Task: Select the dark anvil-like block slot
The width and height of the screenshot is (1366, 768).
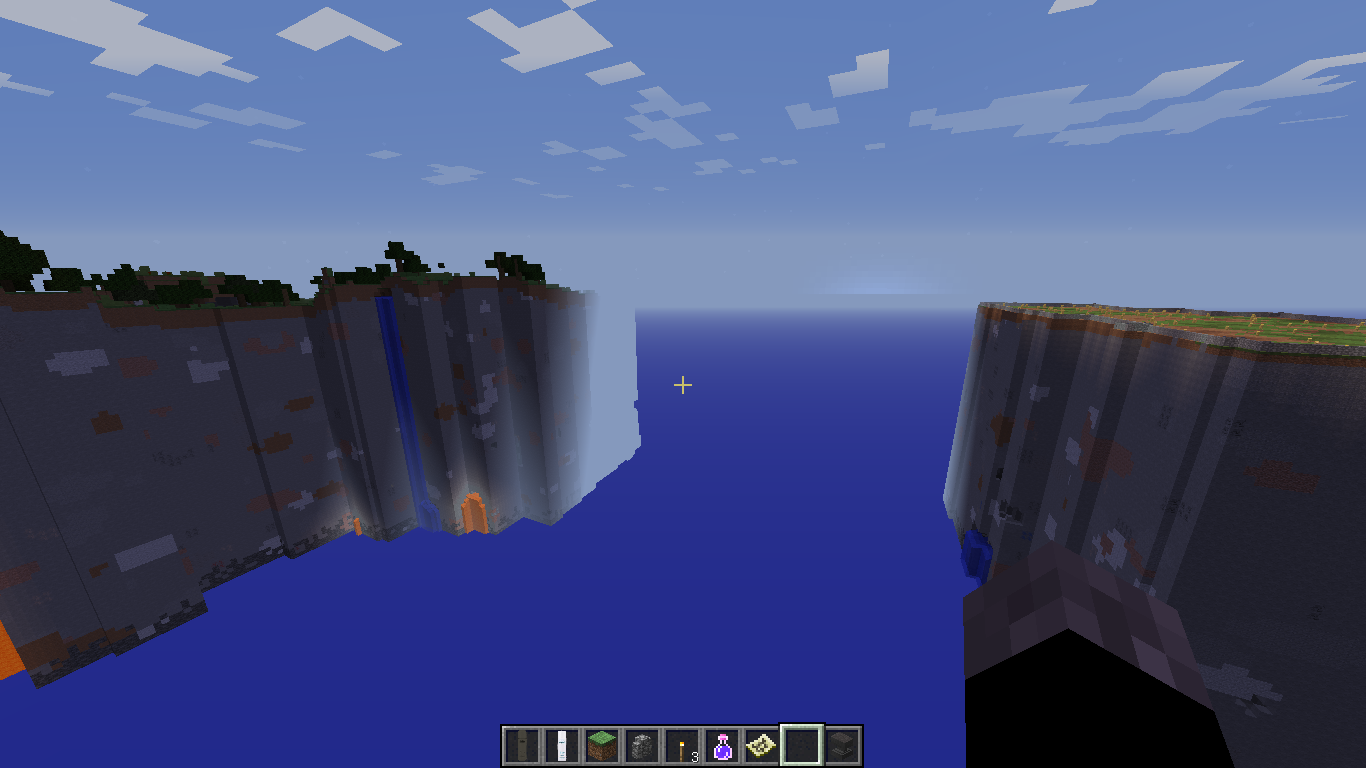Action: (842, 746)
